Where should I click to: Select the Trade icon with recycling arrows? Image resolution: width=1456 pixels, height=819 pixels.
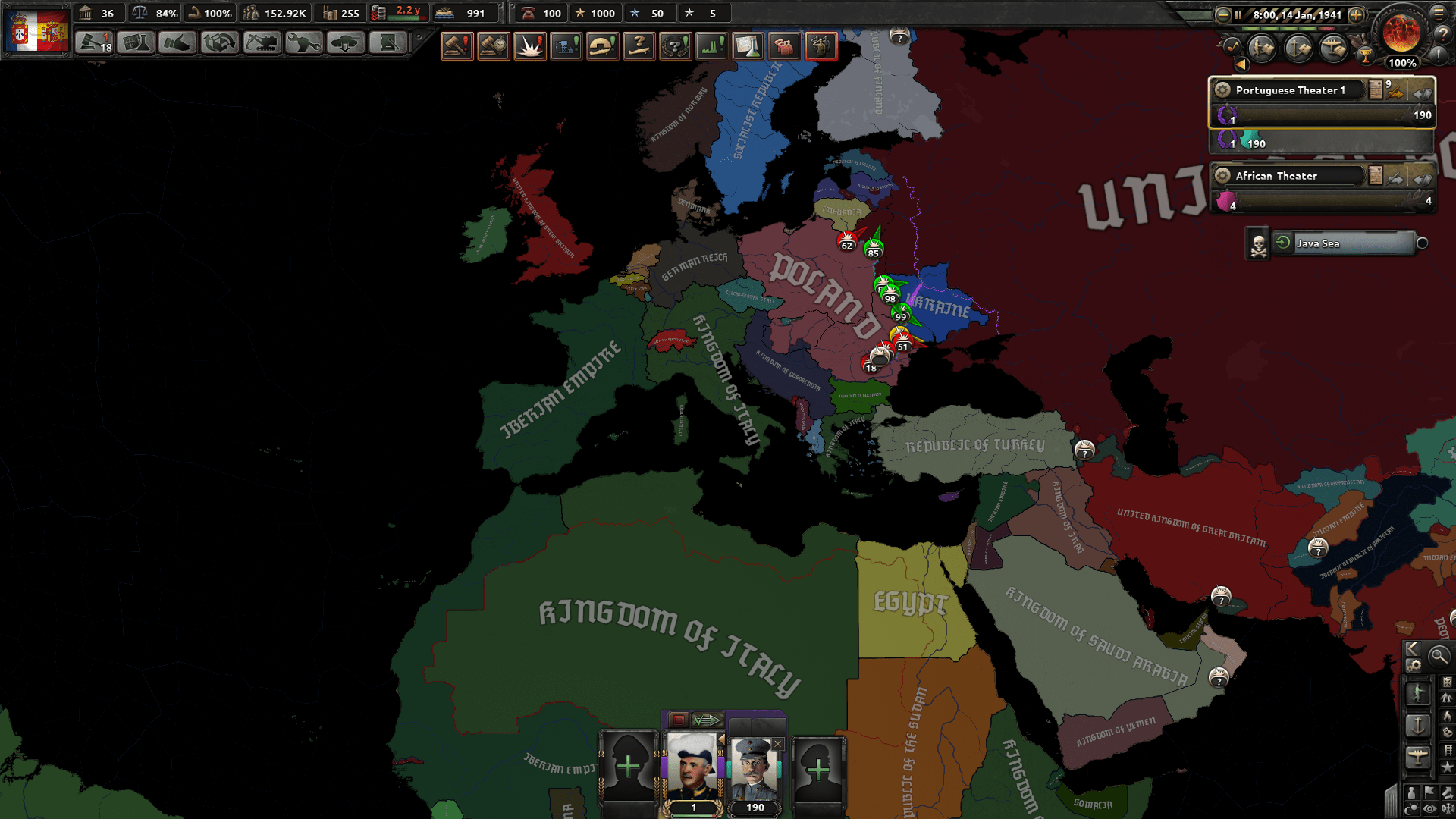218,41
